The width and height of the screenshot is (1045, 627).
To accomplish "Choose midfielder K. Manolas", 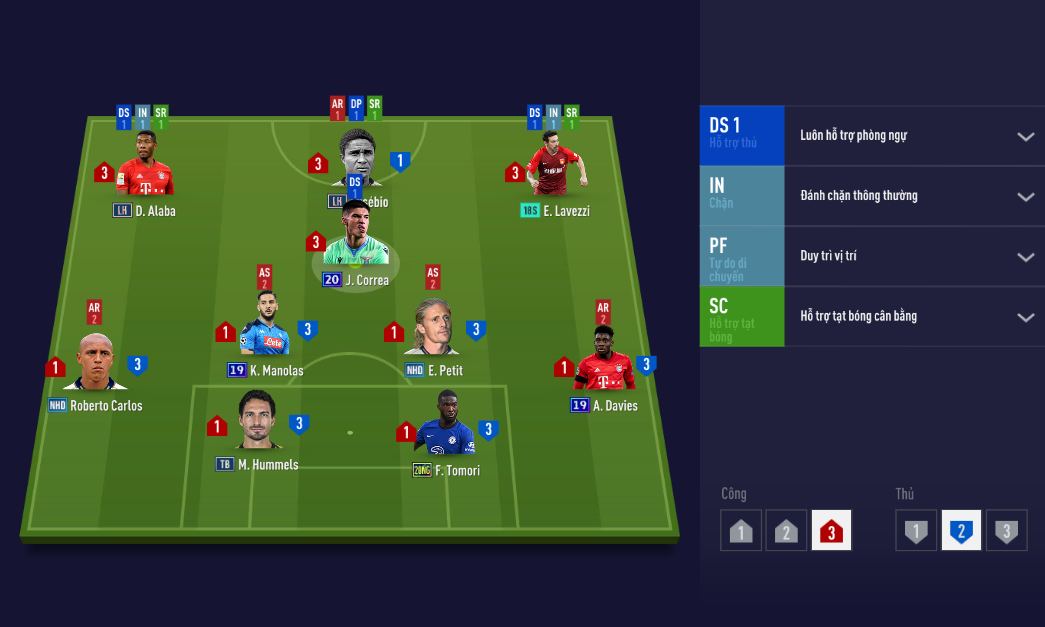I will point(264,327).
